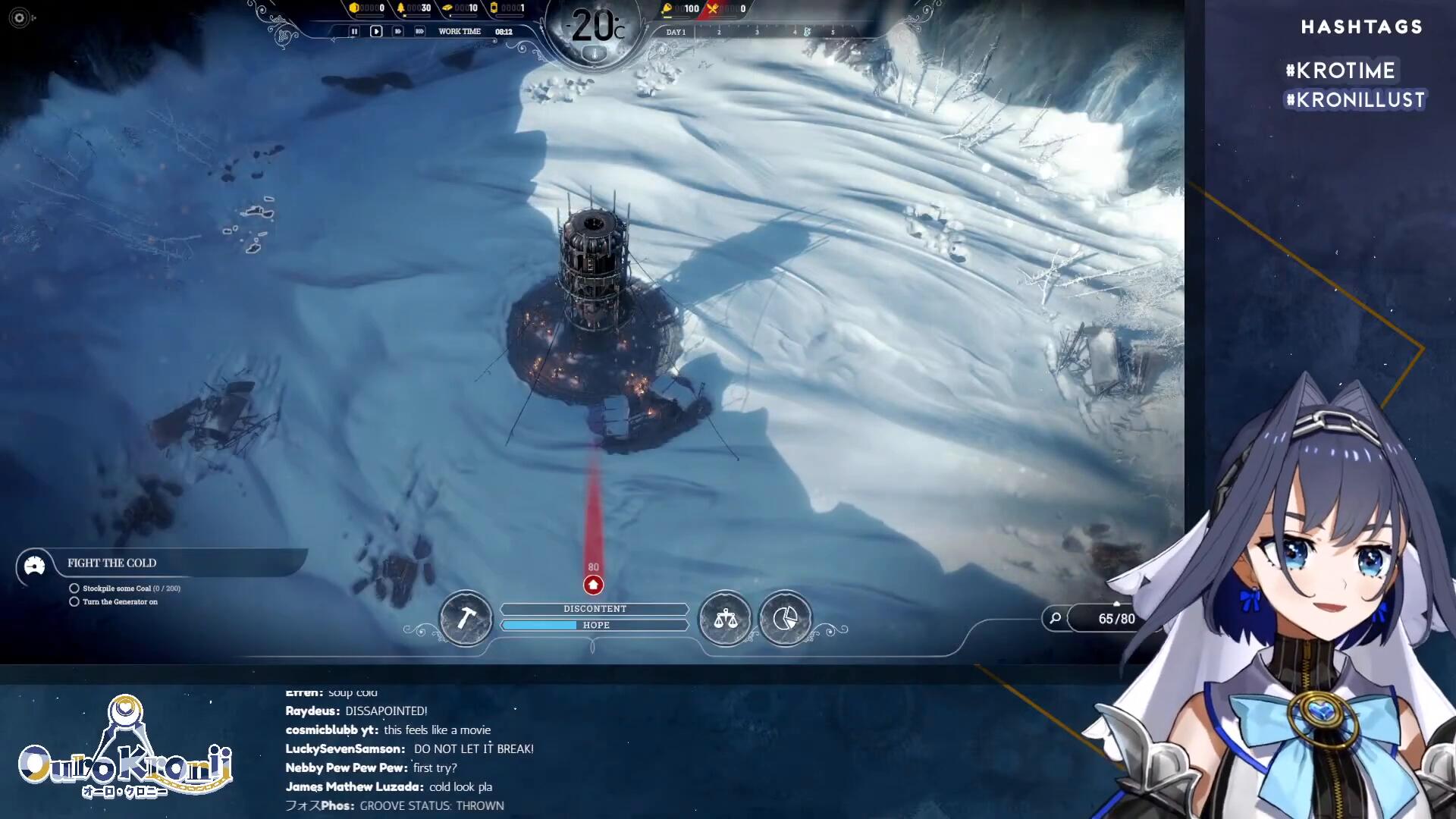1456x819 pixels.
Task: Click the magnifier icon beside population count
Action: pos(1055,619)
